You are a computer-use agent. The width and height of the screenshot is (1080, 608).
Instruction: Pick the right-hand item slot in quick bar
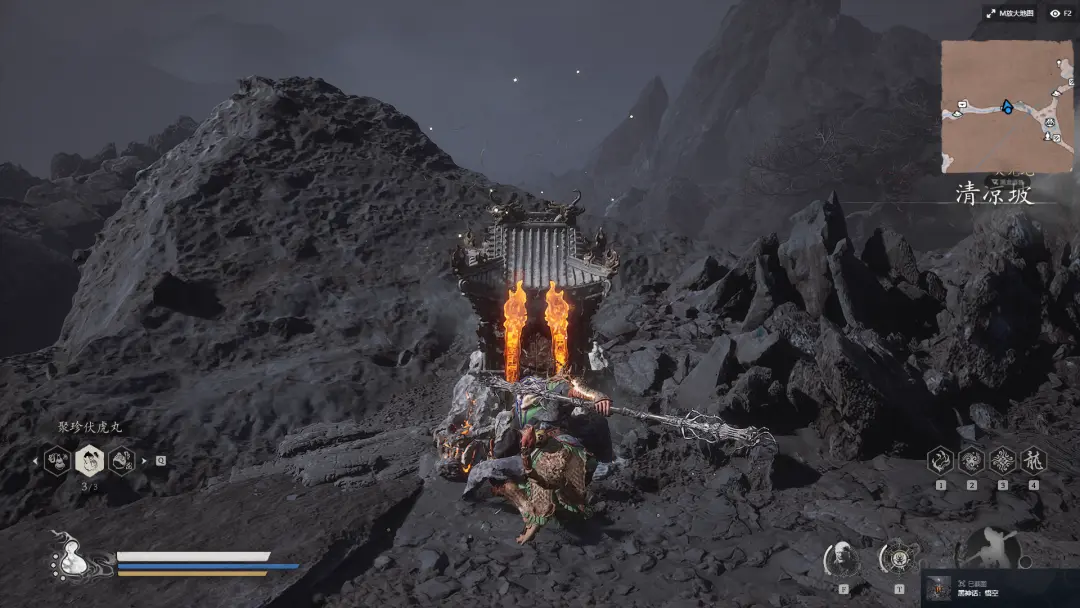click(x=122, y=461)
